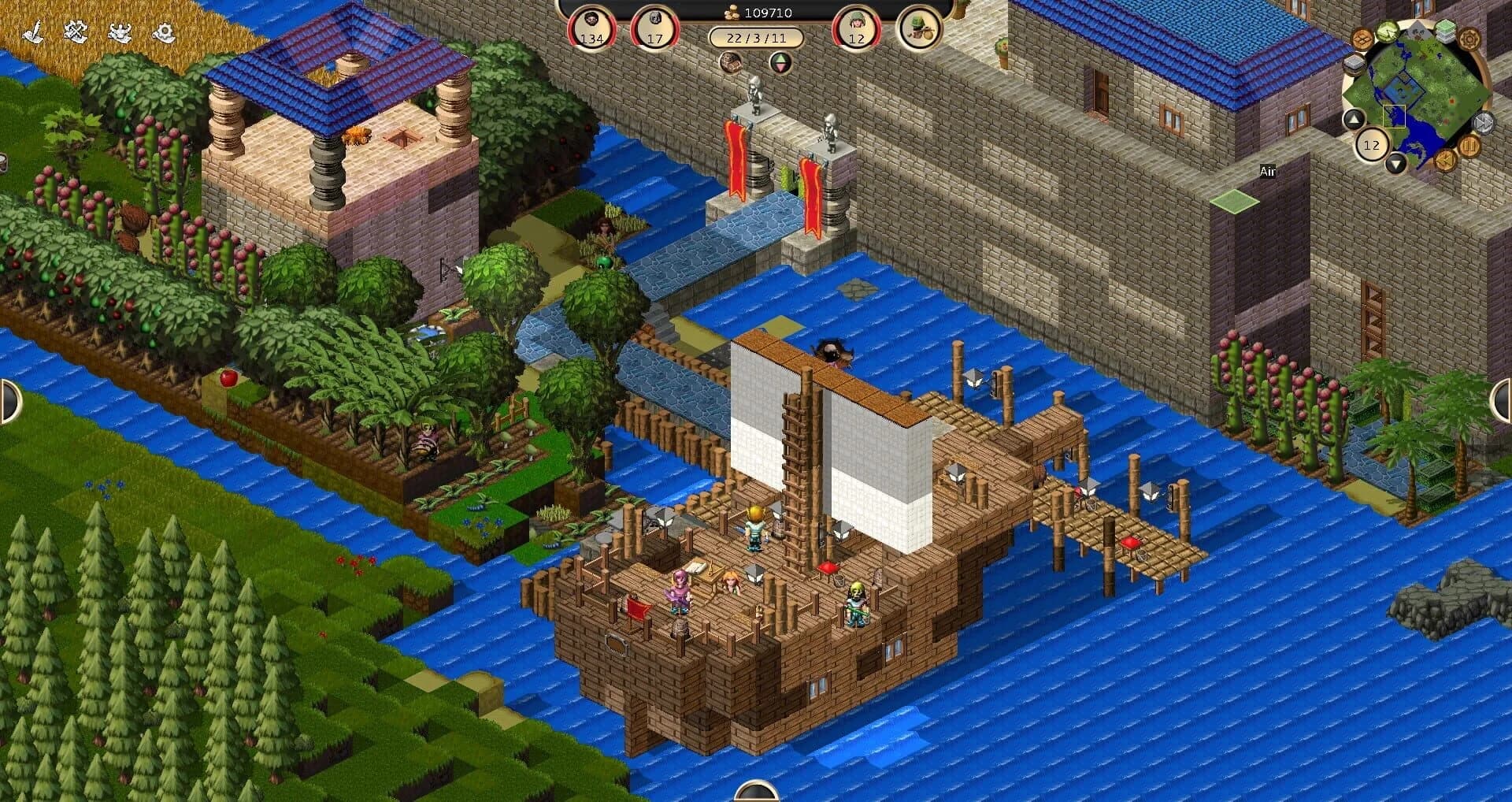Expand the bottom center panel handle

click(756, 794)
